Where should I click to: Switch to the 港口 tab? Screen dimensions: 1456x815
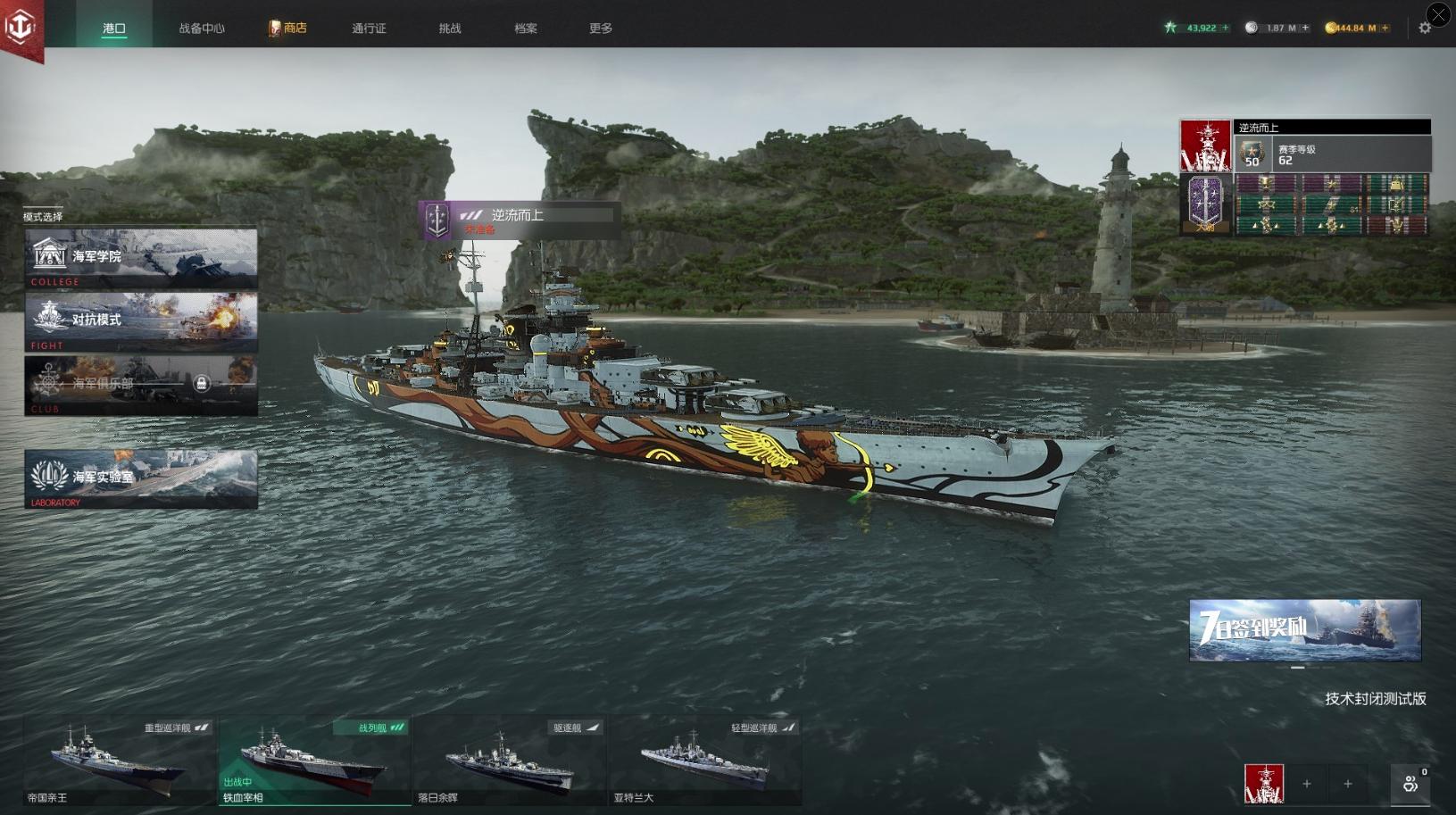[x=114, y=28]
